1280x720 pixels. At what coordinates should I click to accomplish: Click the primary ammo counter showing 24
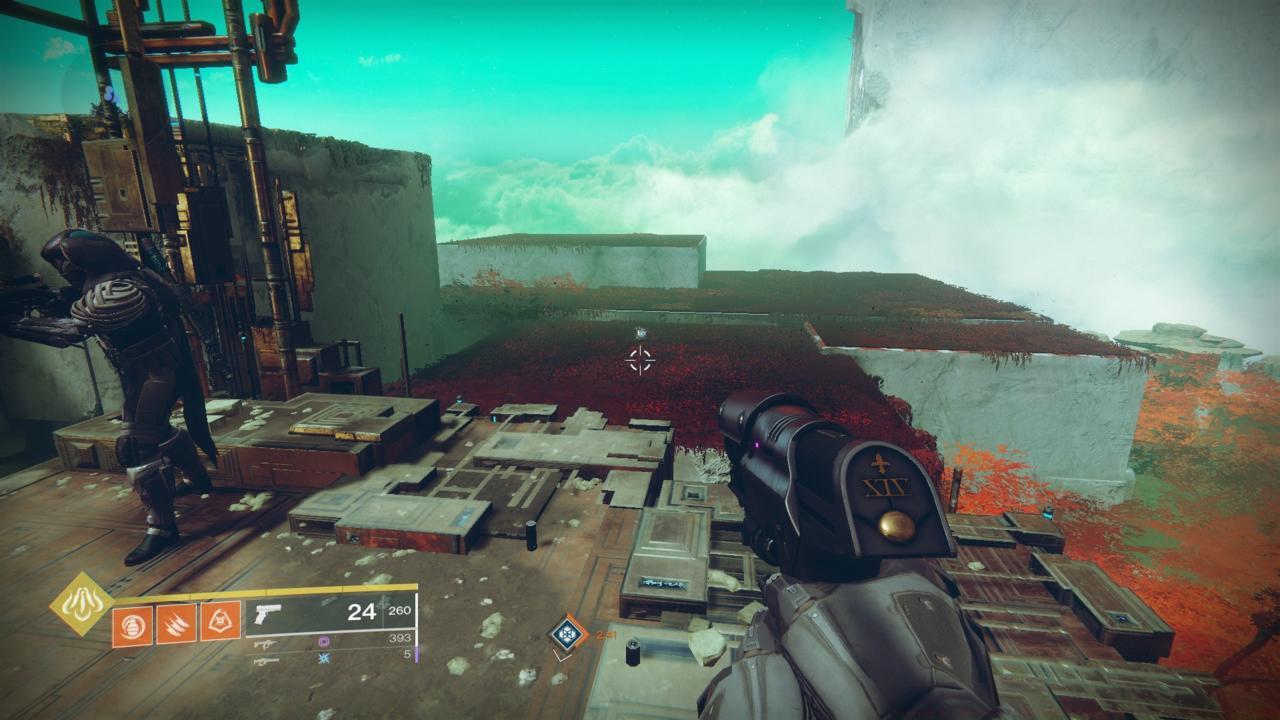click(x=362, y=613)
